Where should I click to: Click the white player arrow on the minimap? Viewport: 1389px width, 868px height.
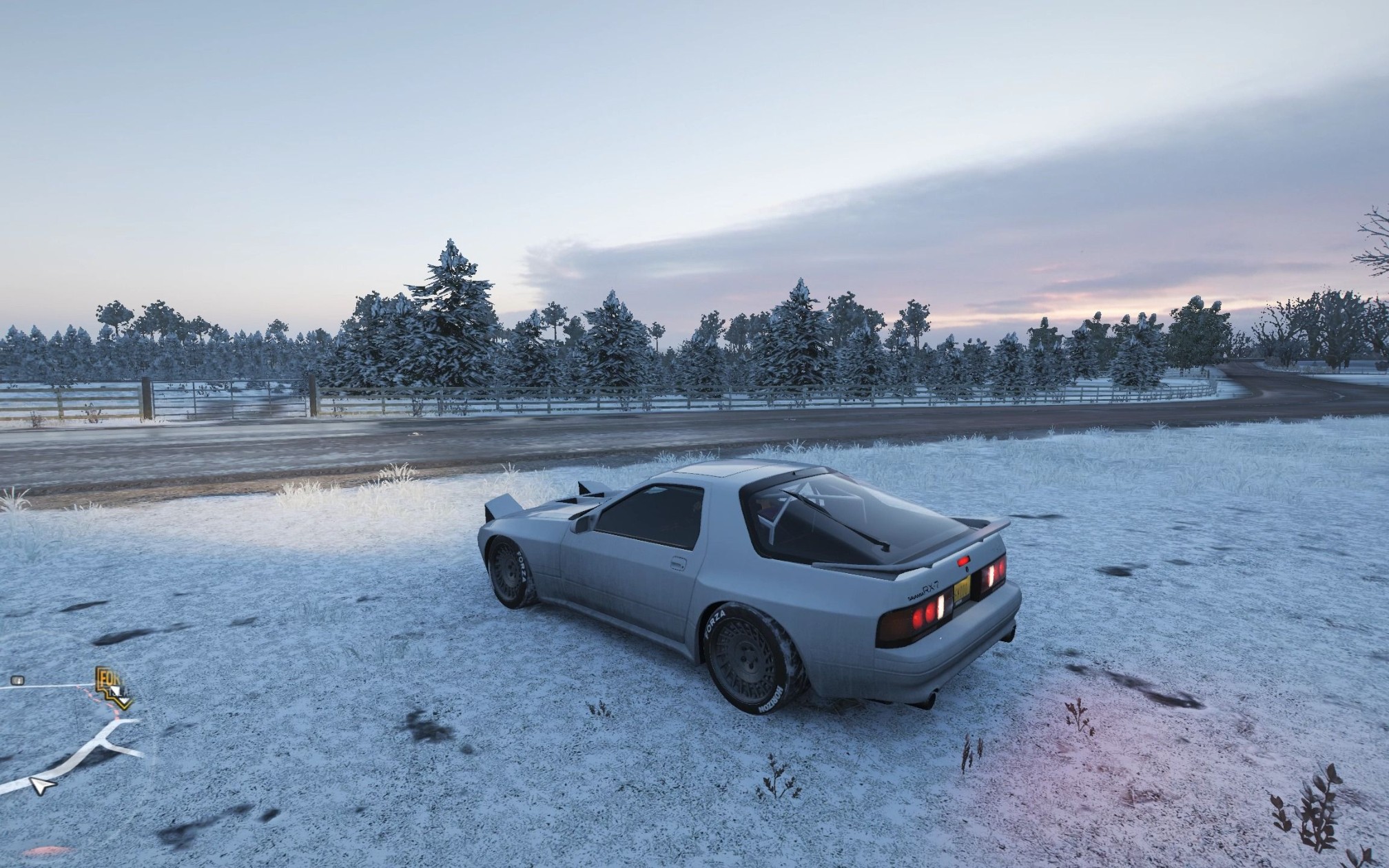coord(41,785)
